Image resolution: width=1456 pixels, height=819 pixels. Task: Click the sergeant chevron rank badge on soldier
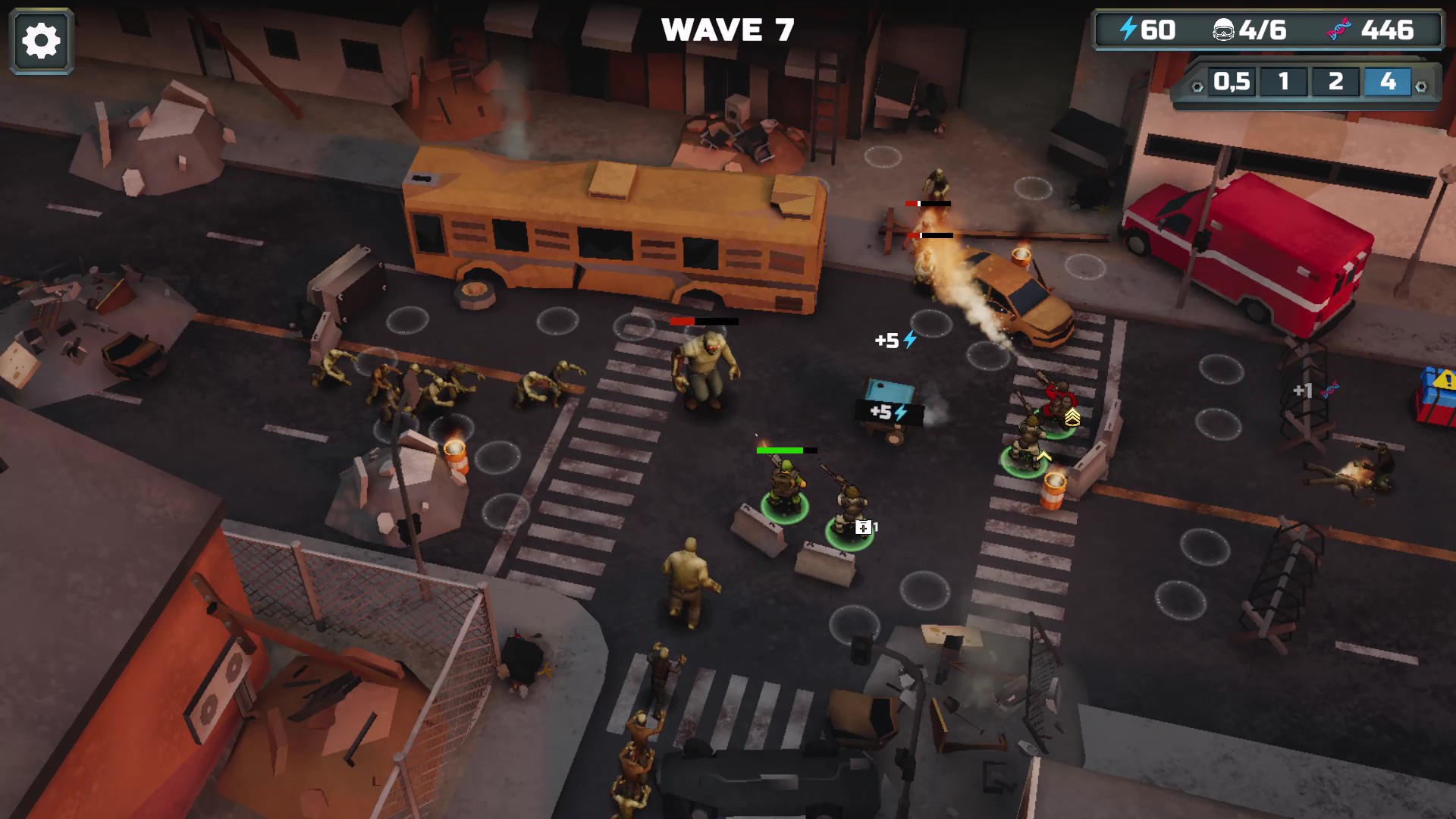[x=1072, y=417]
